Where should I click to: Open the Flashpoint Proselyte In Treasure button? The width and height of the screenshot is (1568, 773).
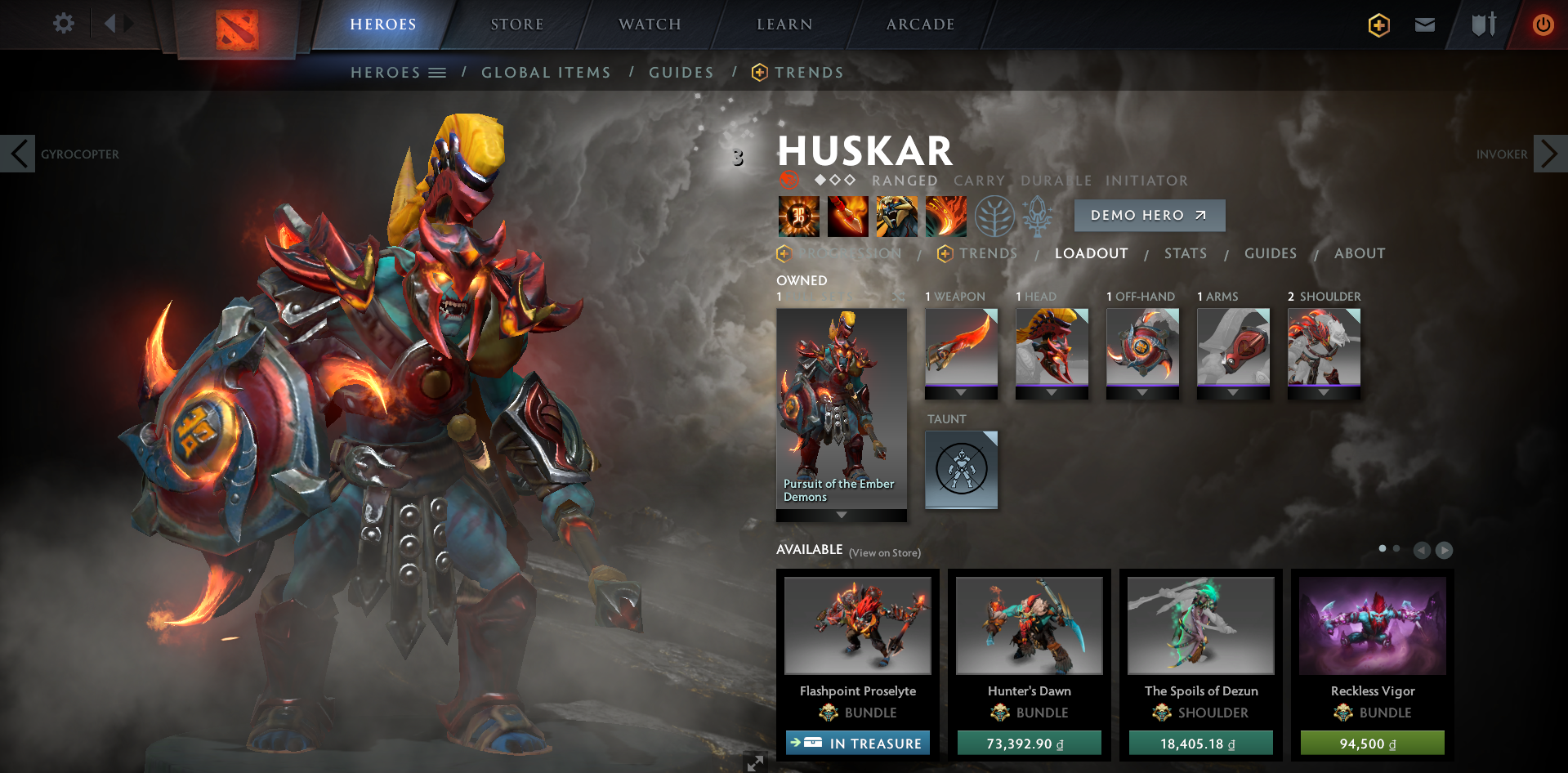[857, 743]
